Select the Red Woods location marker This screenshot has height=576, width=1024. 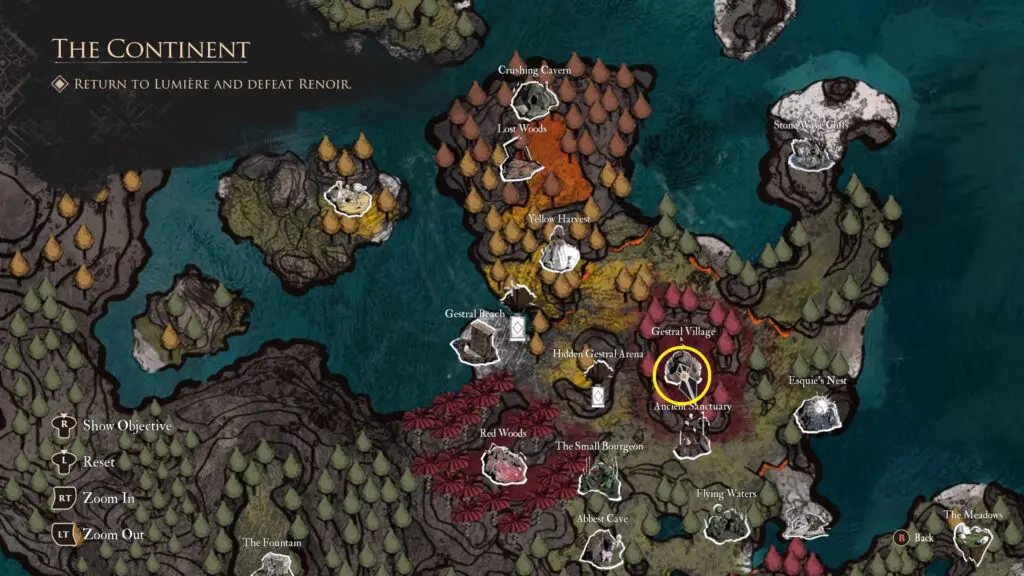(503, 462)
